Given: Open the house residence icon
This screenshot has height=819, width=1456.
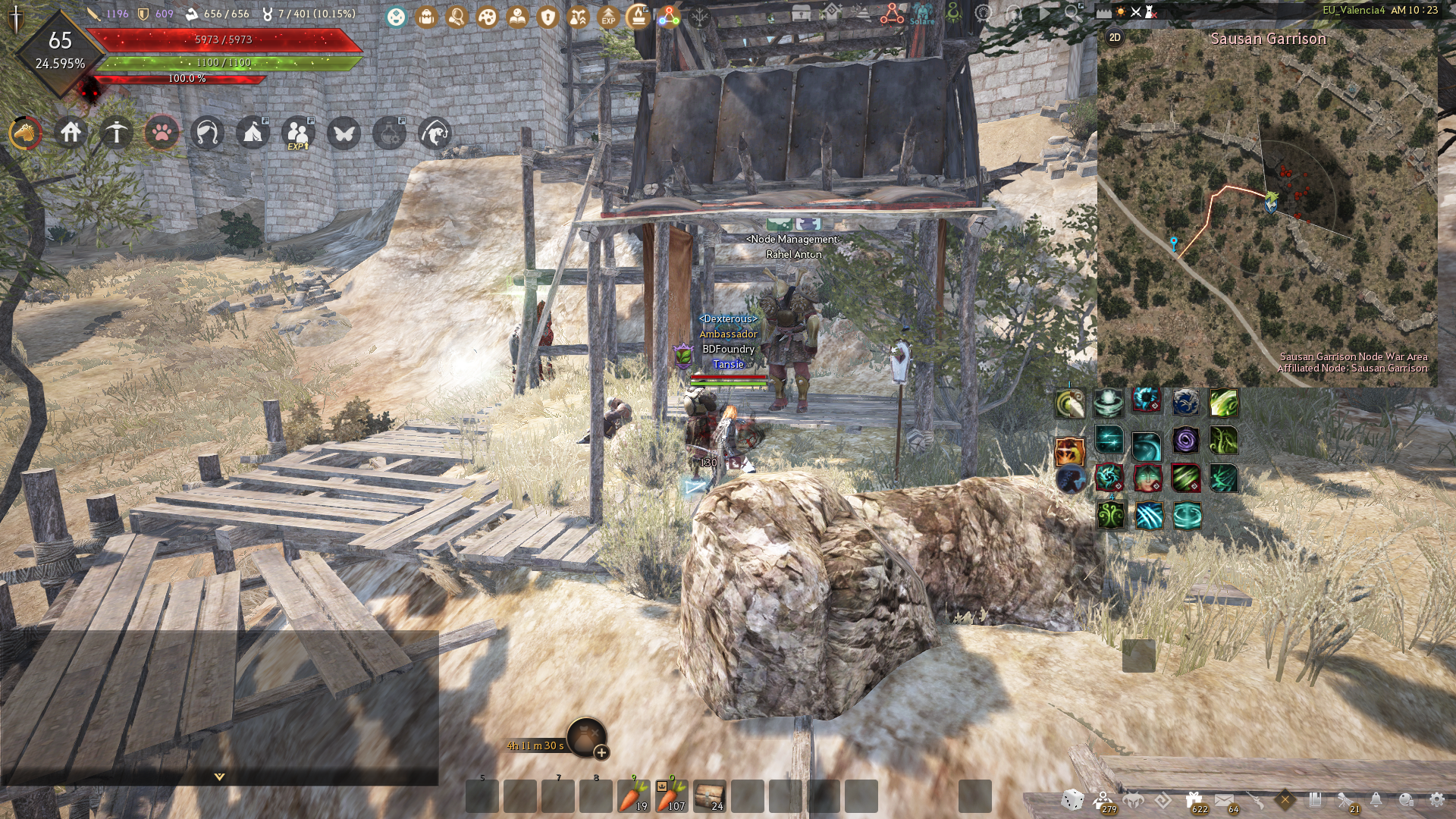Looking at the screenshot, I should pyautogui.click(x=71, y=133).
